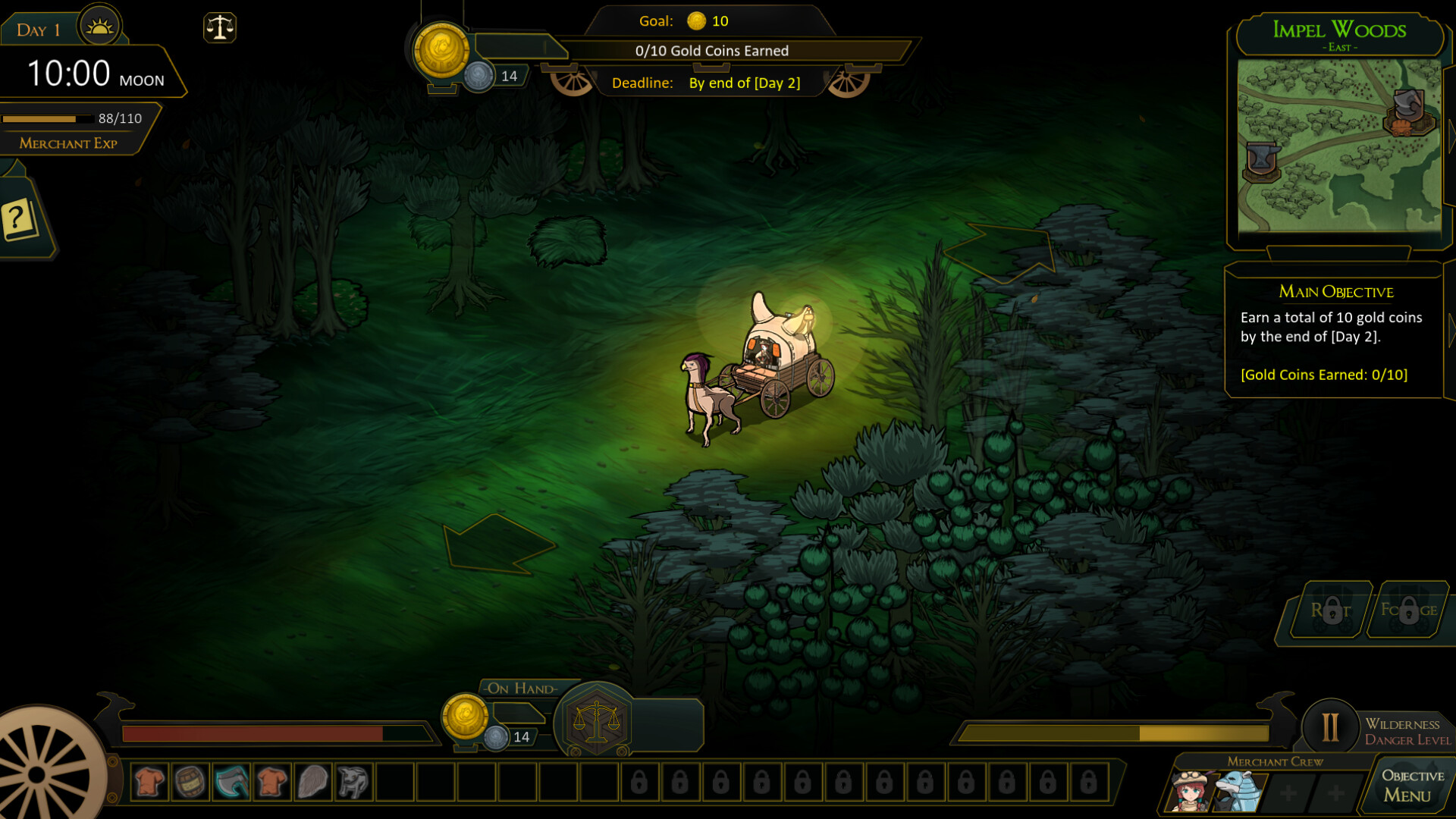
Task: Click the barrel item in the inventory
Action: tap(191, 781)
